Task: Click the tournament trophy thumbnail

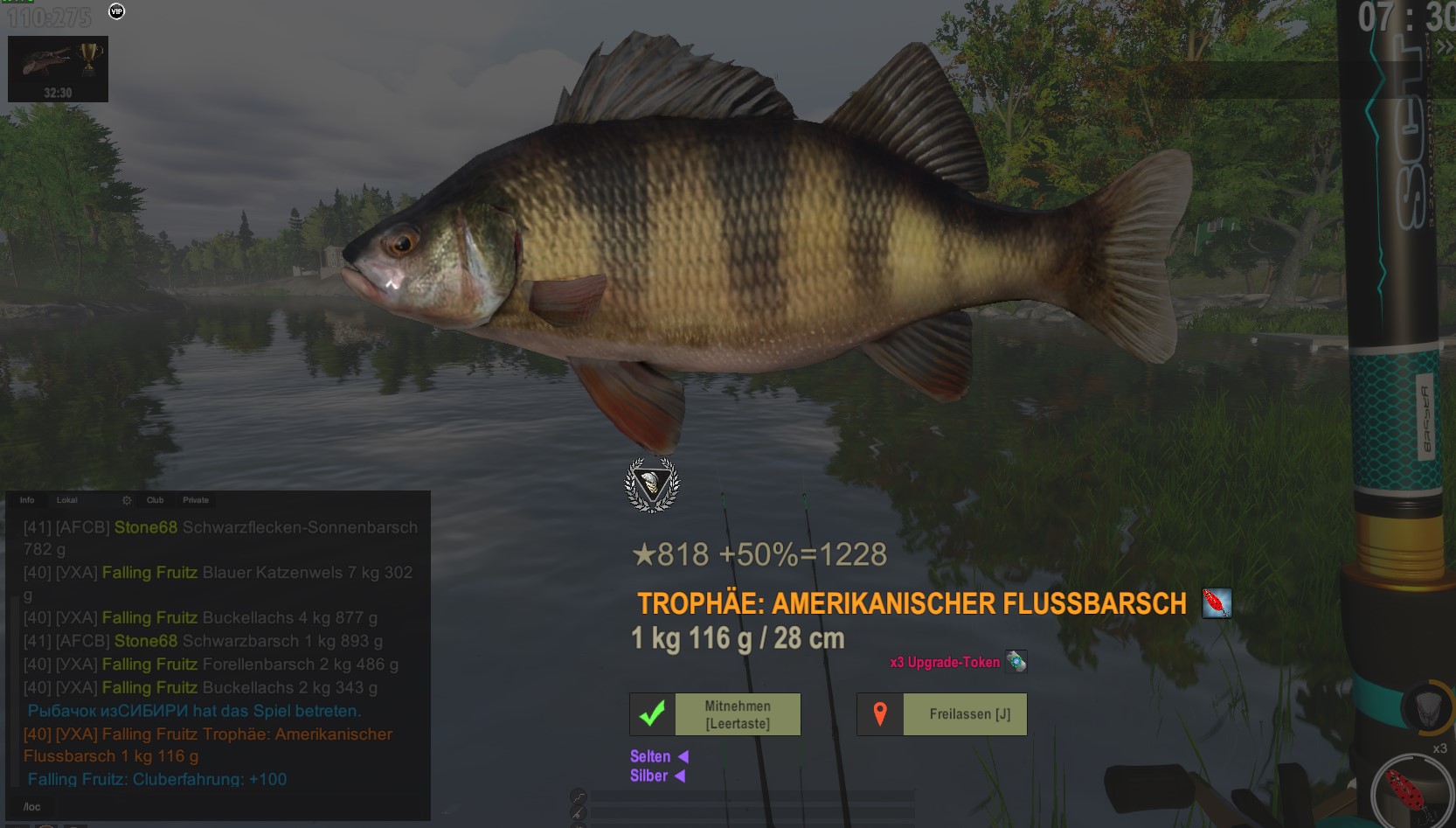Action: tap(58, 68)
